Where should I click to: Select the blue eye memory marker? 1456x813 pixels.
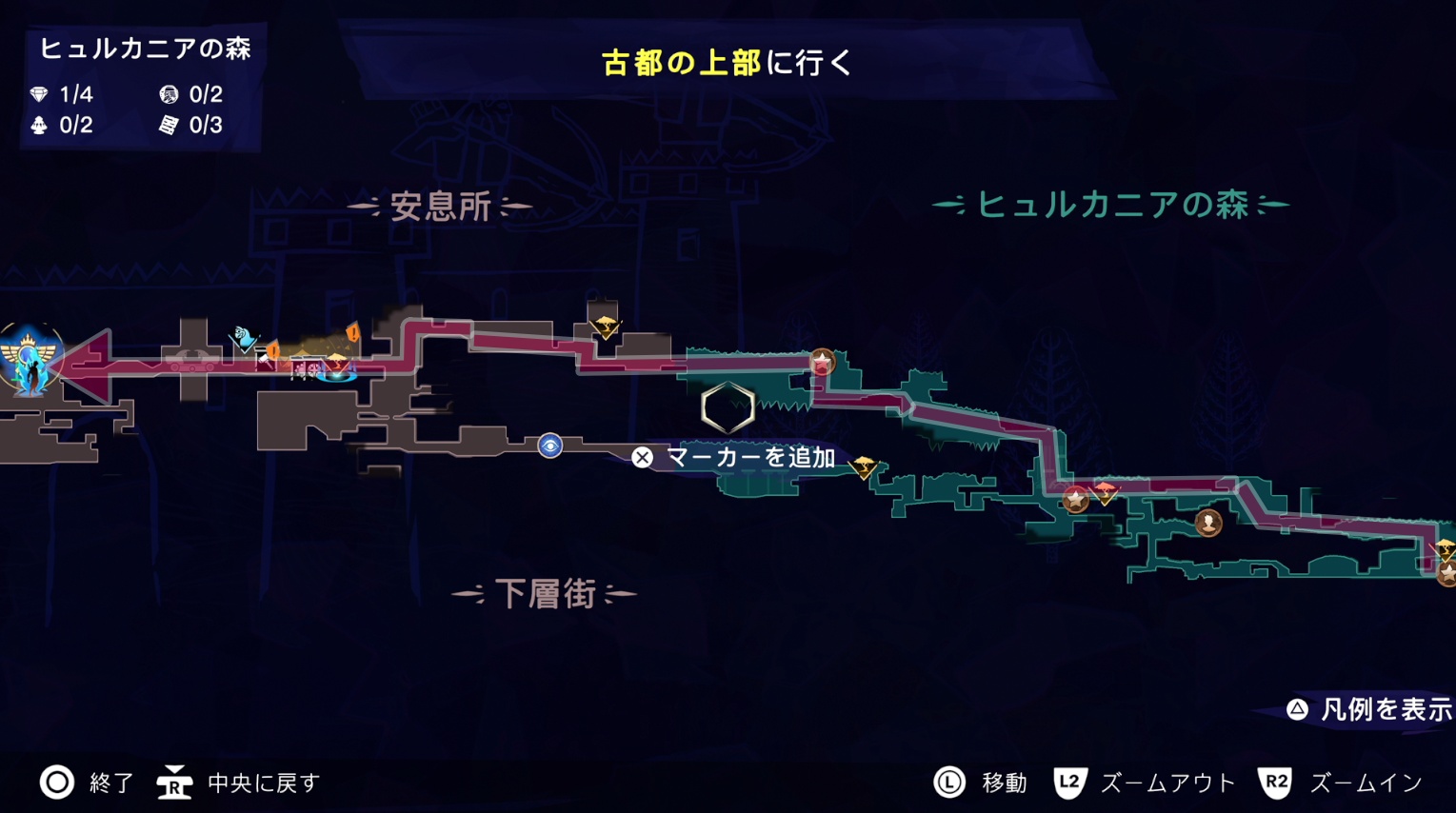(549, 446)
